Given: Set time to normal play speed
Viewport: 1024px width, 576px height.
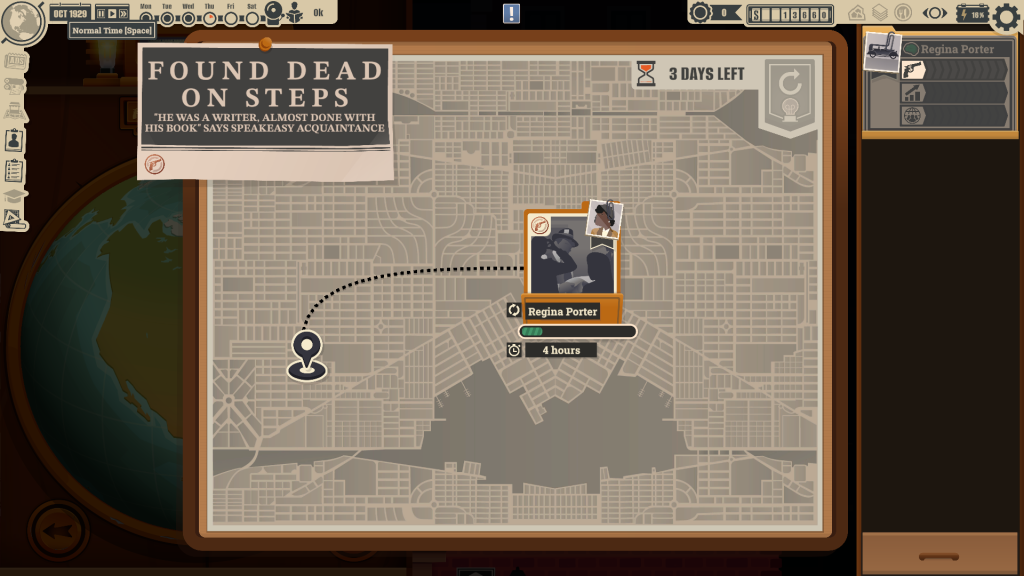Looking at the screenshot, I should pyautogui.click(x=111, y=14).
